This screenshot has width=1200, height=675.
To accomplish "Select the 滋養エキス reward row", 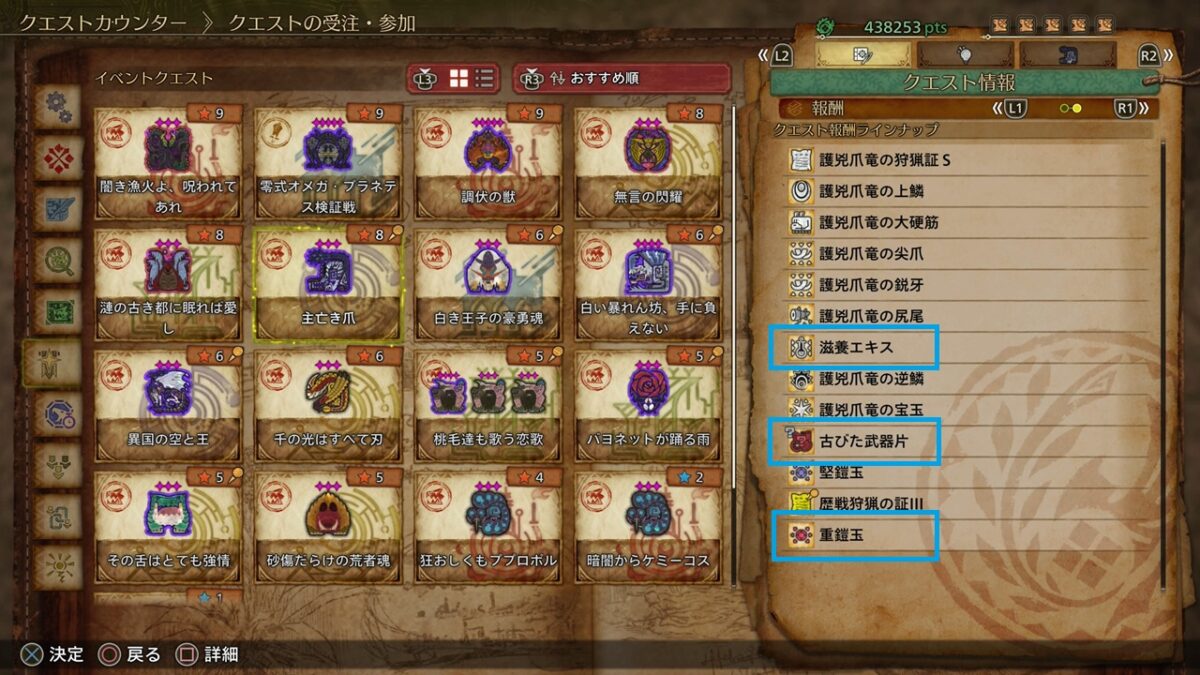I will pos(855,348).
